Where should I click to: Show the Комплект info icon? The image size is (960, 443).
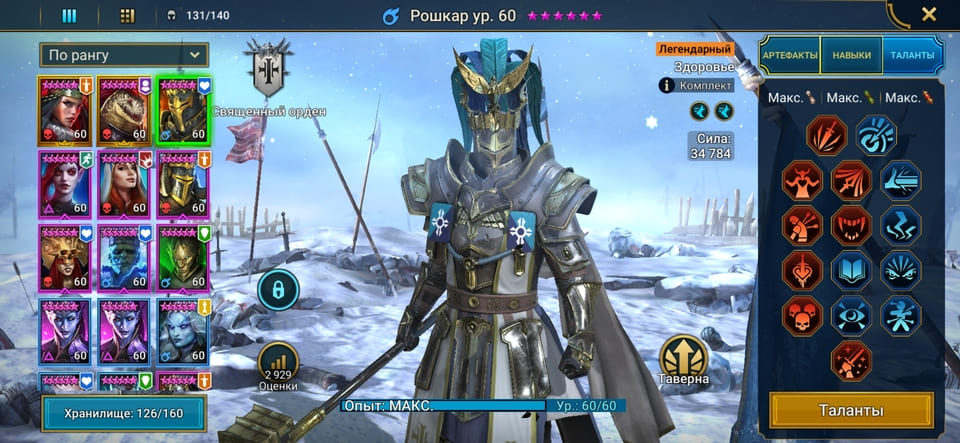(x=665, y=86)
